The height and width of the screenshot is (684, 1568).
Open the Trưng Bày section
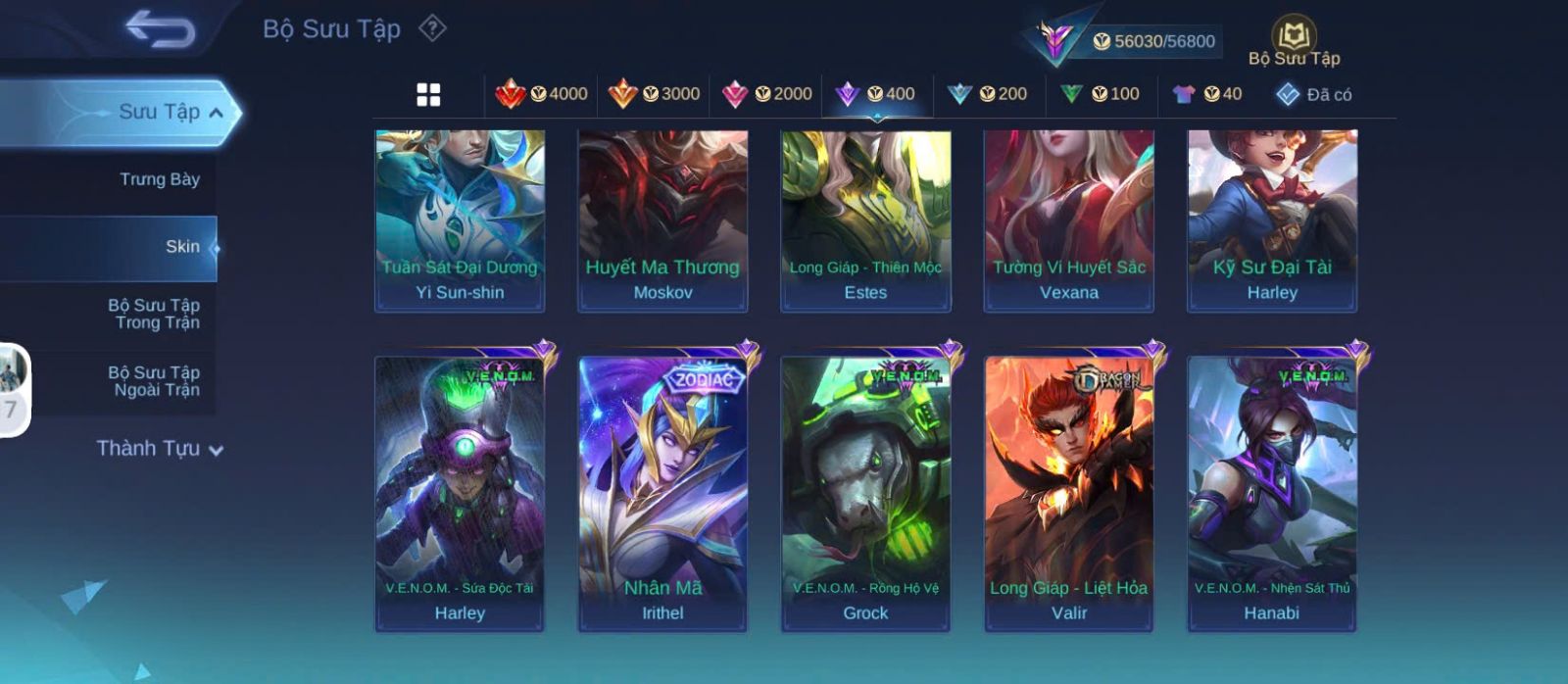159,179
